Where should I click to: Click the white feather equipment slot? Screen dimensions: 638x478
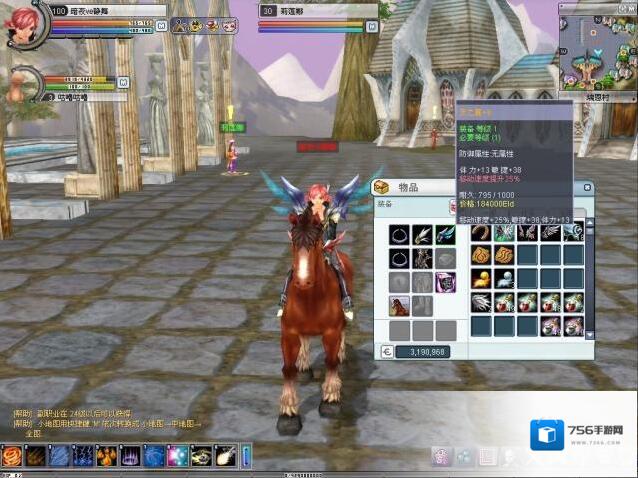tap(422, 234)
